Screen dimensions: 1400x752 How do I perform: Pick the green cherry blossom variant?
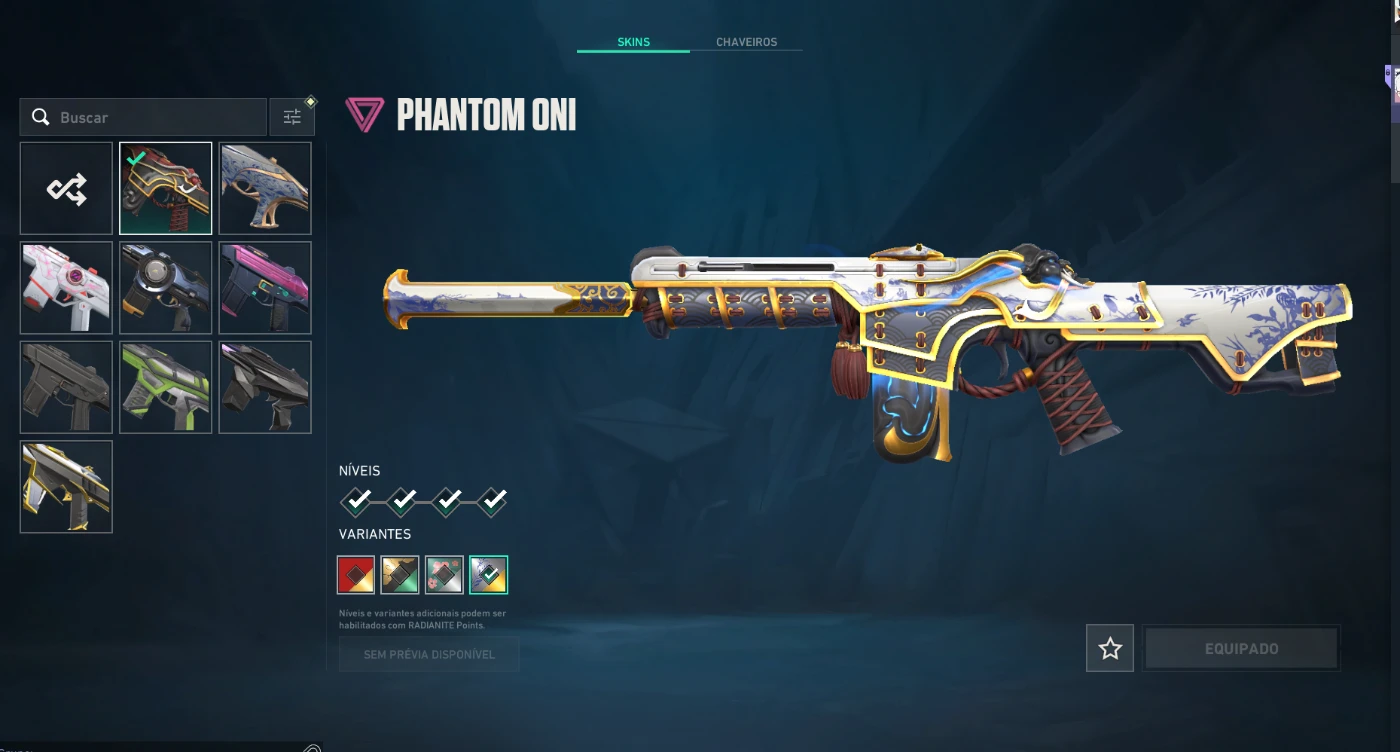(444, 575)
